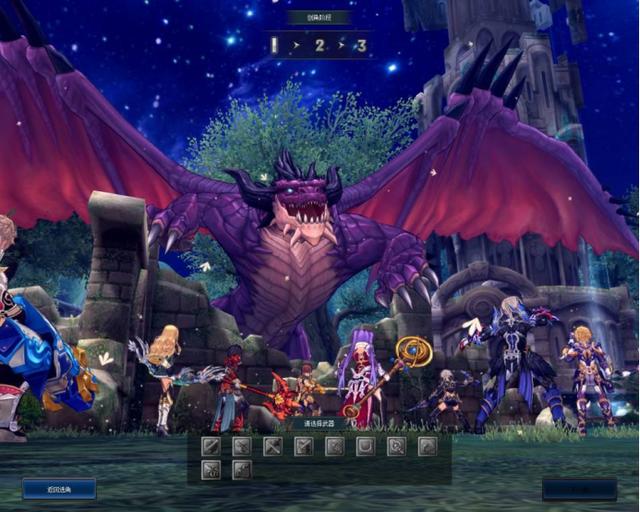Click the dimmed next-step button

(x=579, y=489)
